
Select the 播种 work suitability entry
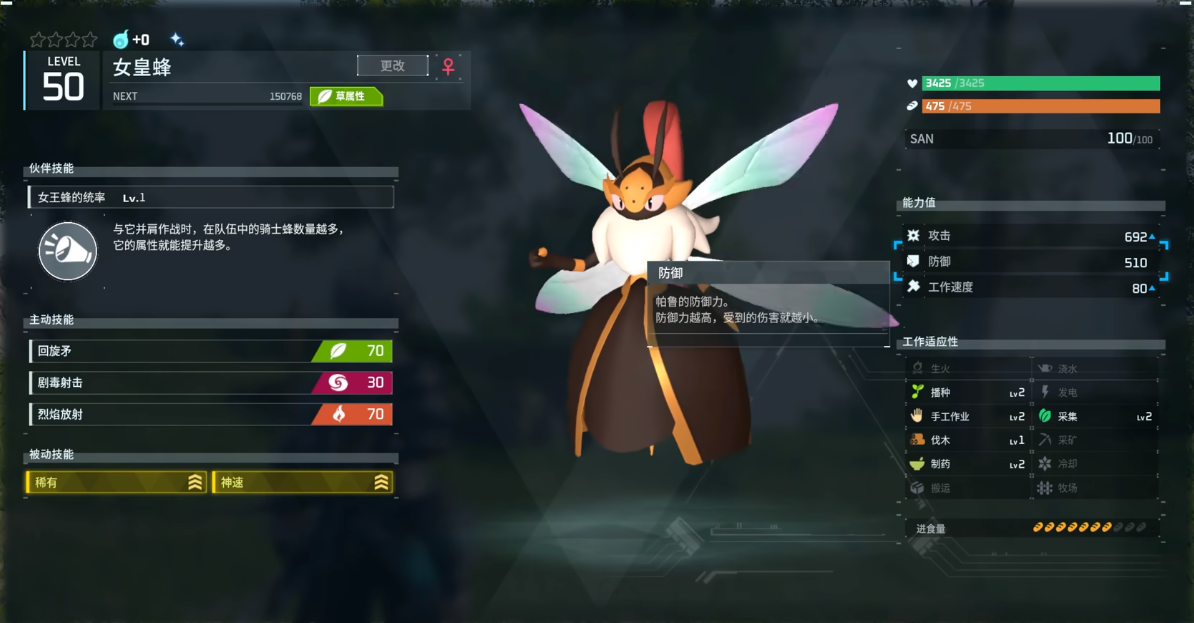(x=967, y=392)
